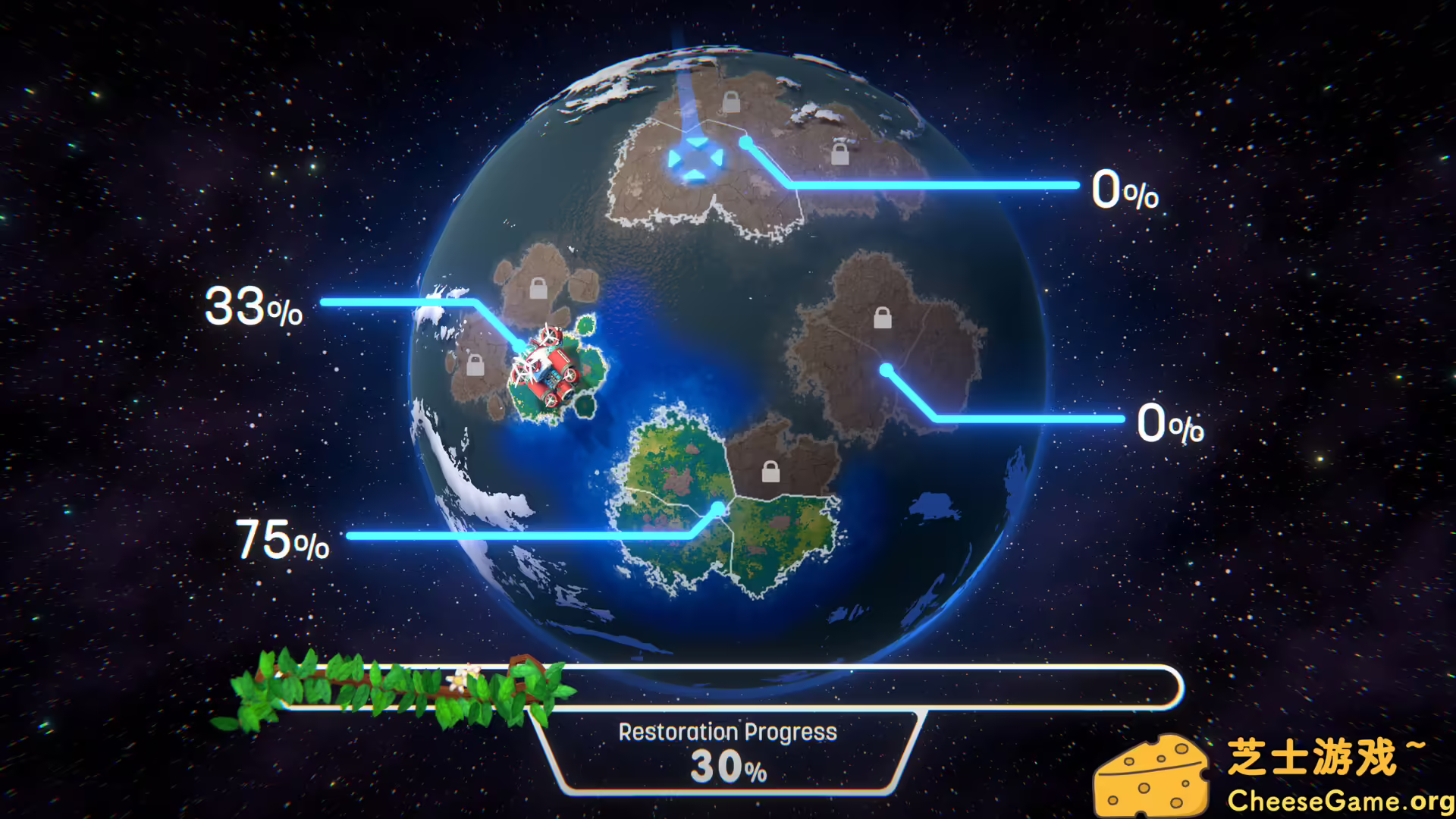Click the lock on the brown southern region

[770, 472]
